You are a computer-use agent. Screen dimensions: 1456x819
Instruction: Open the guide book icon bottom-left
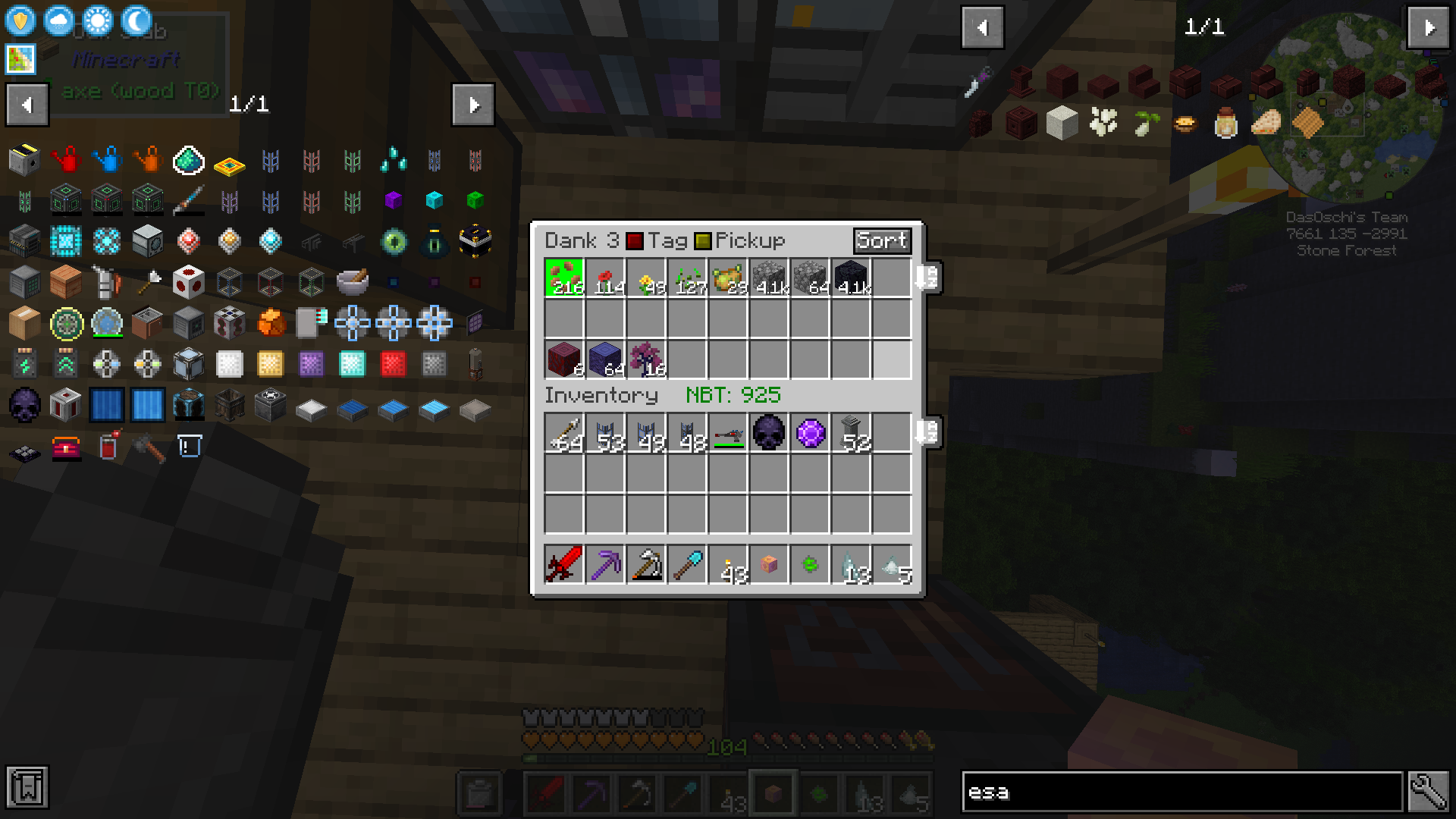tap(27, 789)
